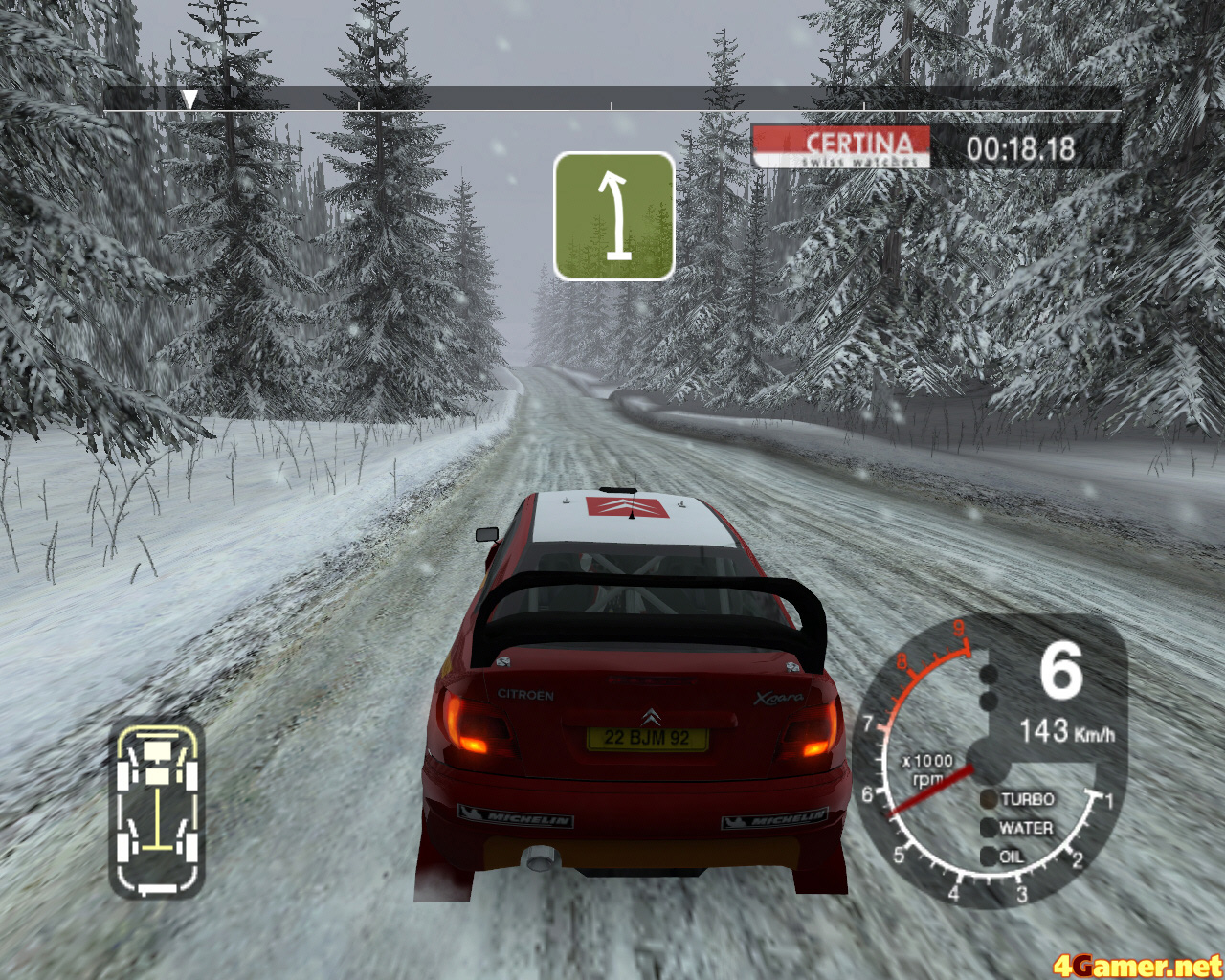Image resolution: width=1225 pixels, height=980 pixels.
Task: Select the car damage diagram
Action: (157, 810)
